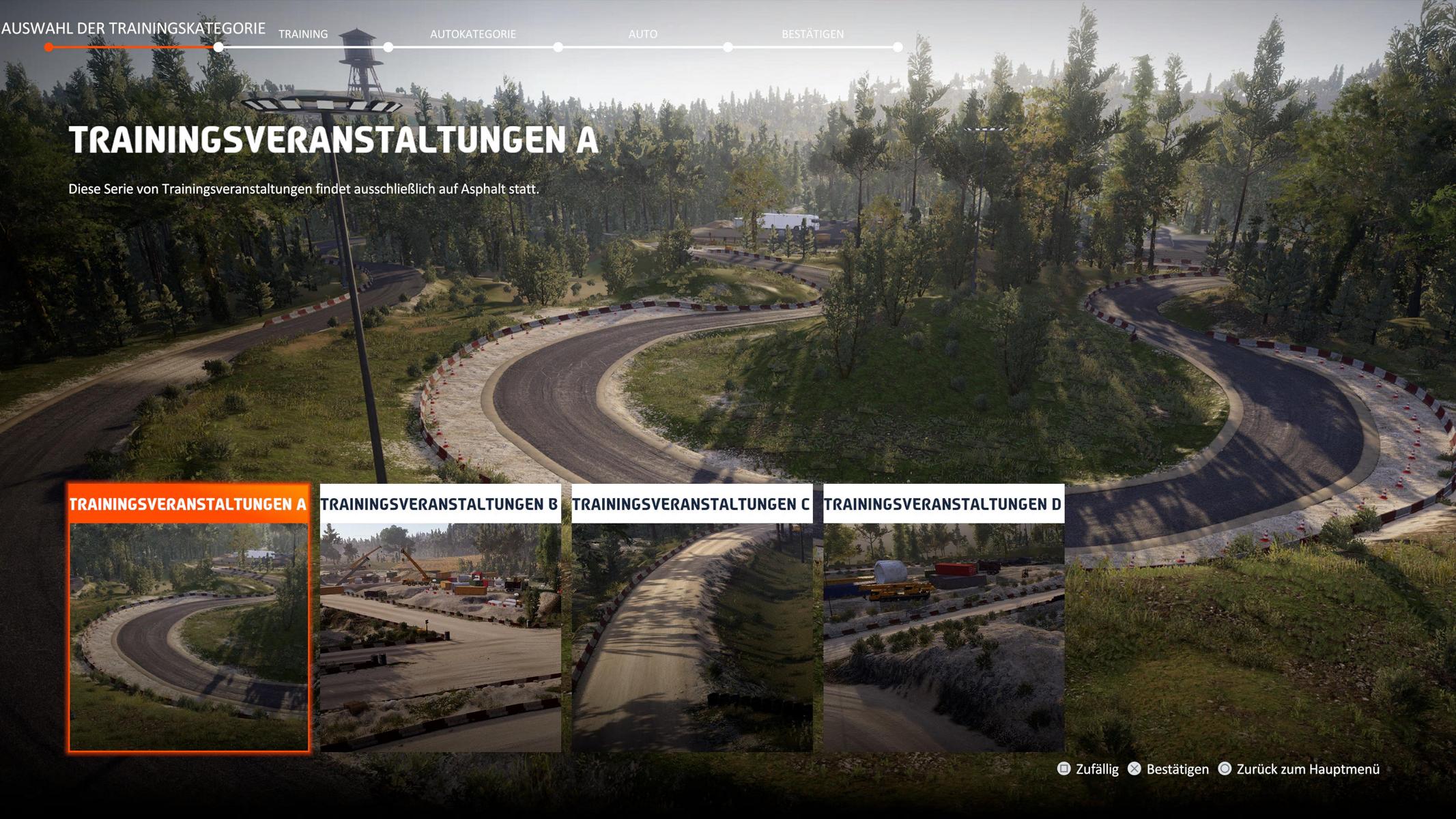Open the Trainingsveranstaltungen D tile
Image resolution: width=1456 pixels, height=819 pixels.
tap(943, 618)
